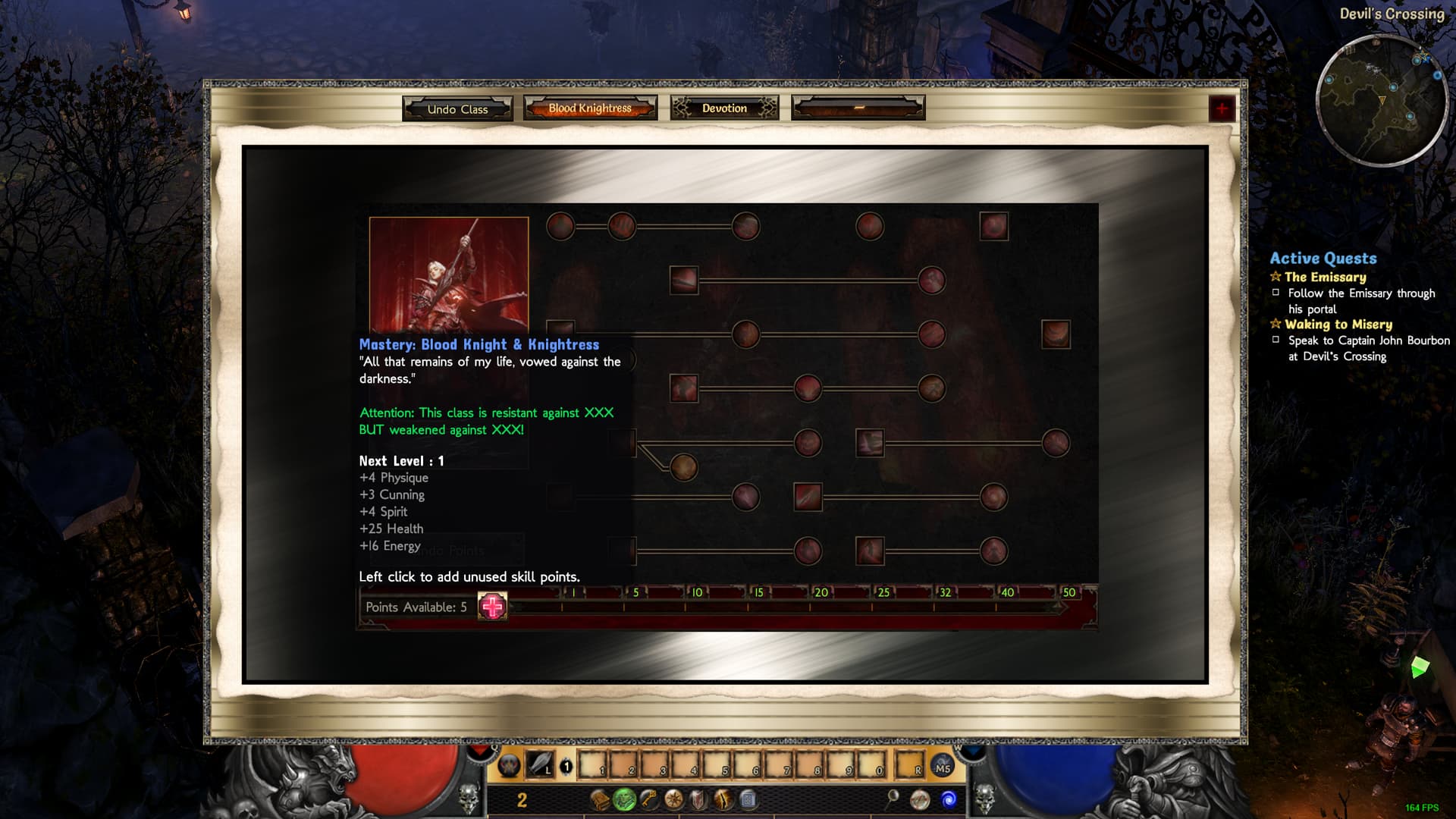This screenshot has height=819, width=1456.
Task: Close the skills window with the red button
Action: (x=1221, y=109)
